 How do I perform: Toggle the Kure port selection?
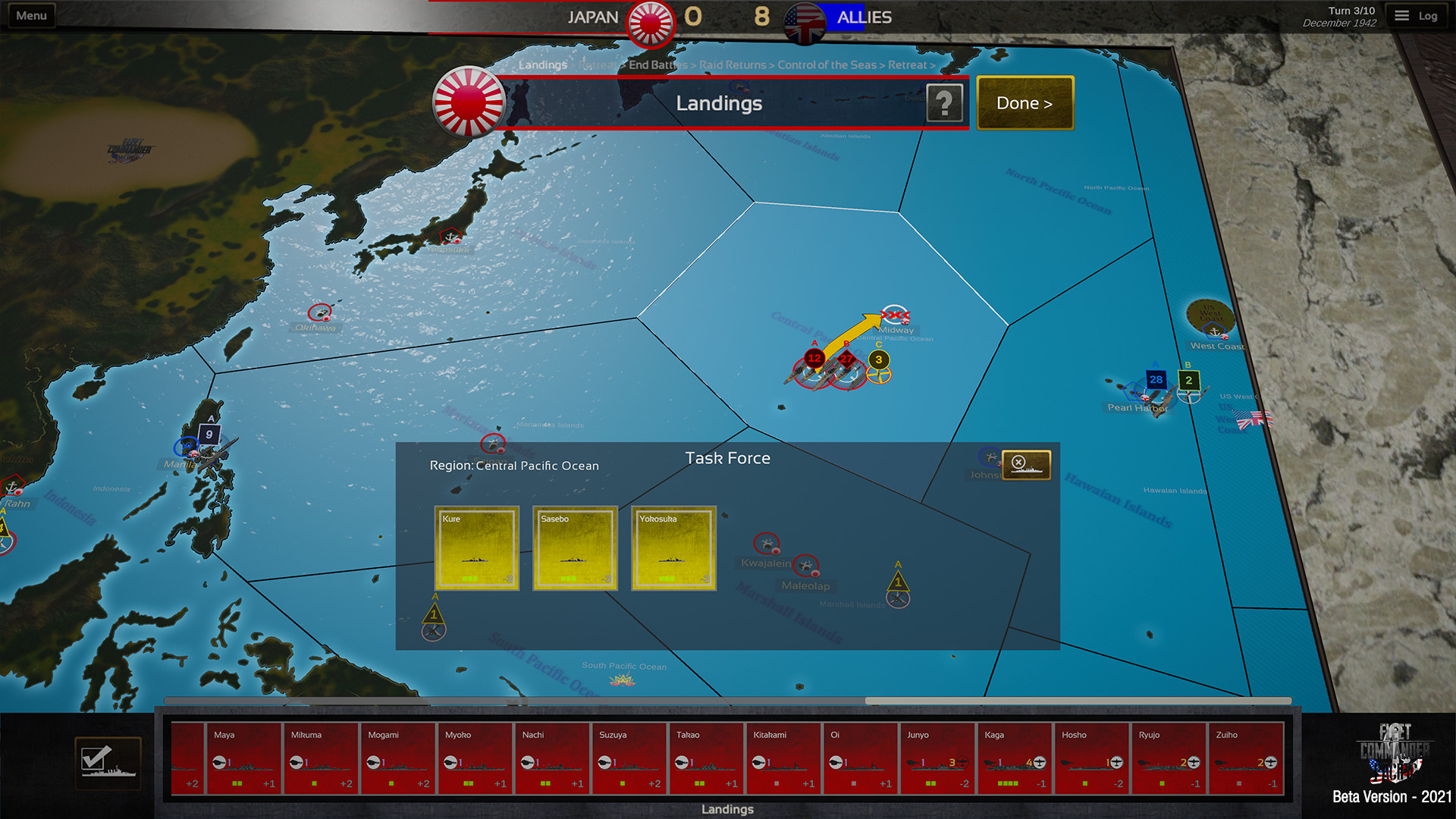(x=477, y=549)
